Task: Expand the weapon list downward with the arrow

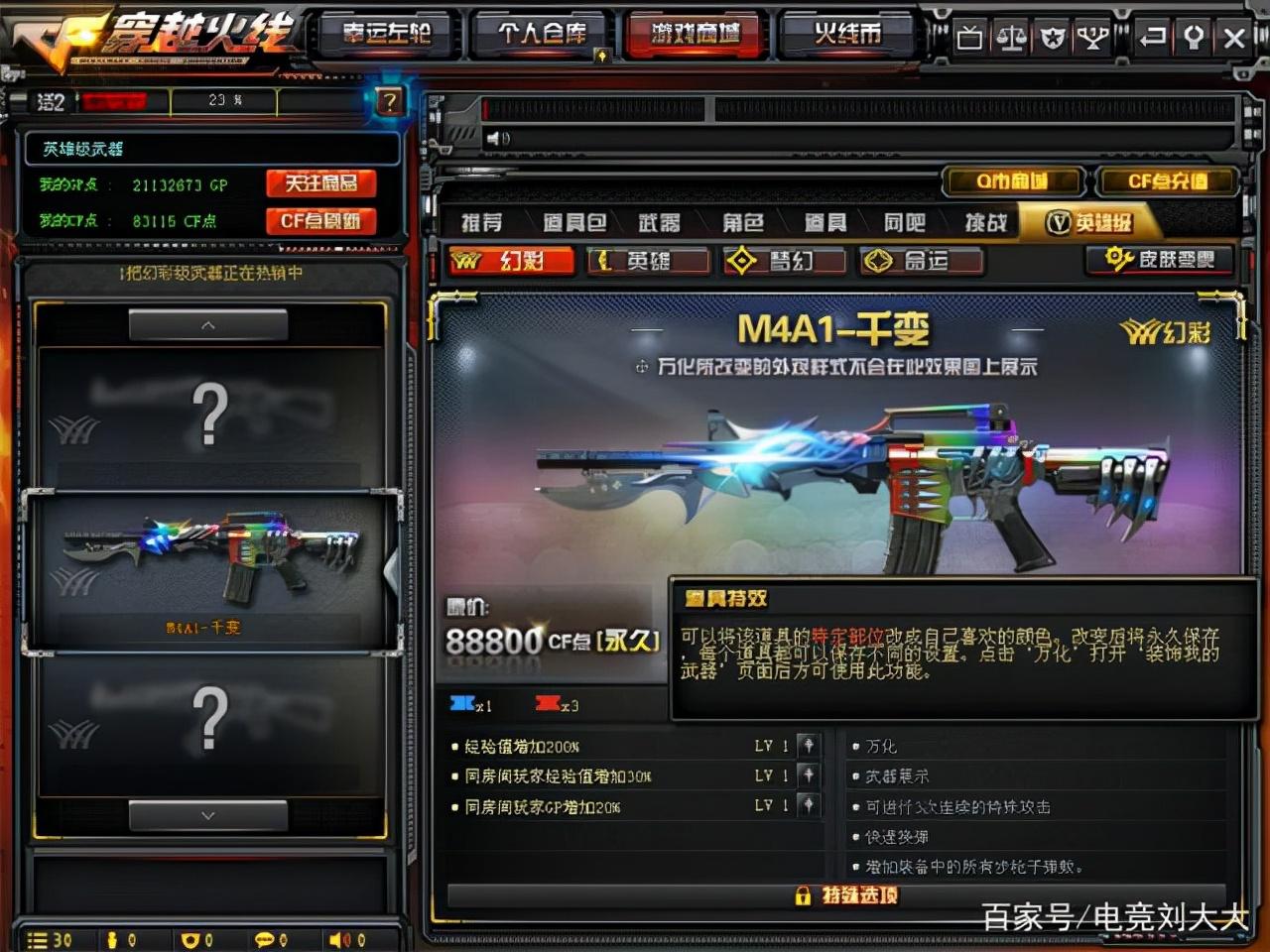Action: point(207,815)
